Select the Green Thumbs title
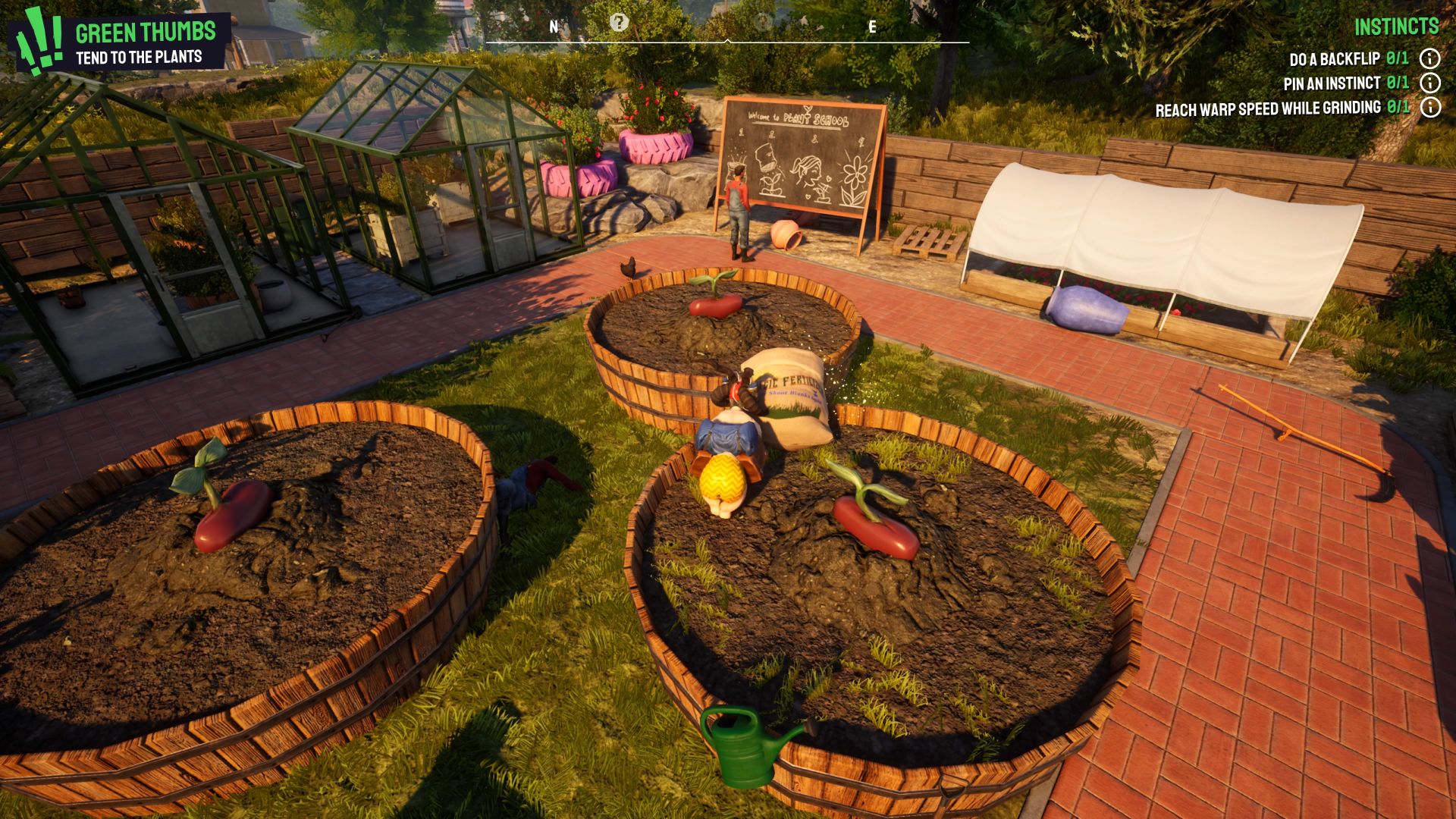This screenshot has width=1456, height=819. coord(146,33)
